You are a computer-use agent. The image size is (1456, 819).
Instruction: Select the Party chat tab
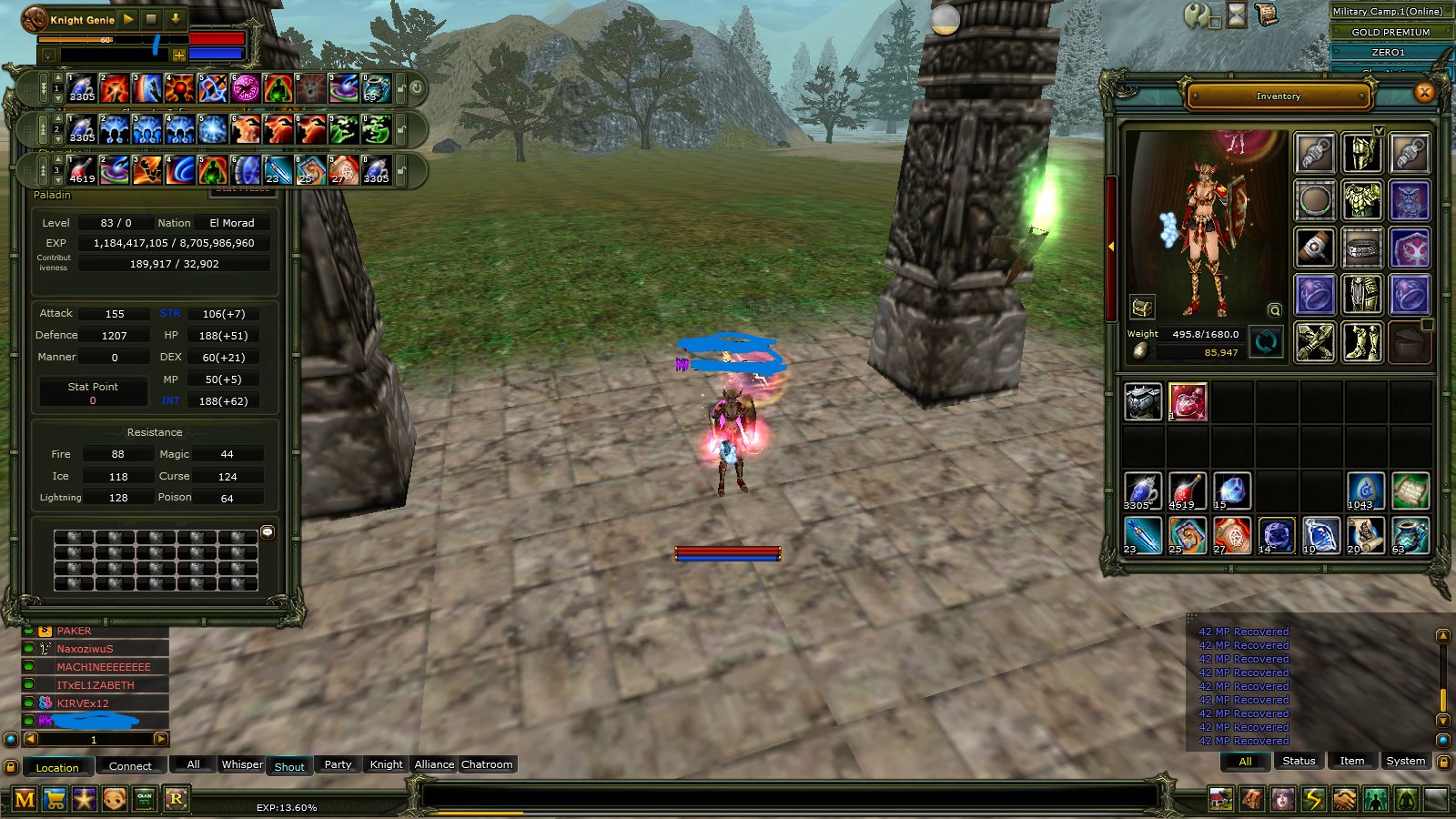(338, 764)
